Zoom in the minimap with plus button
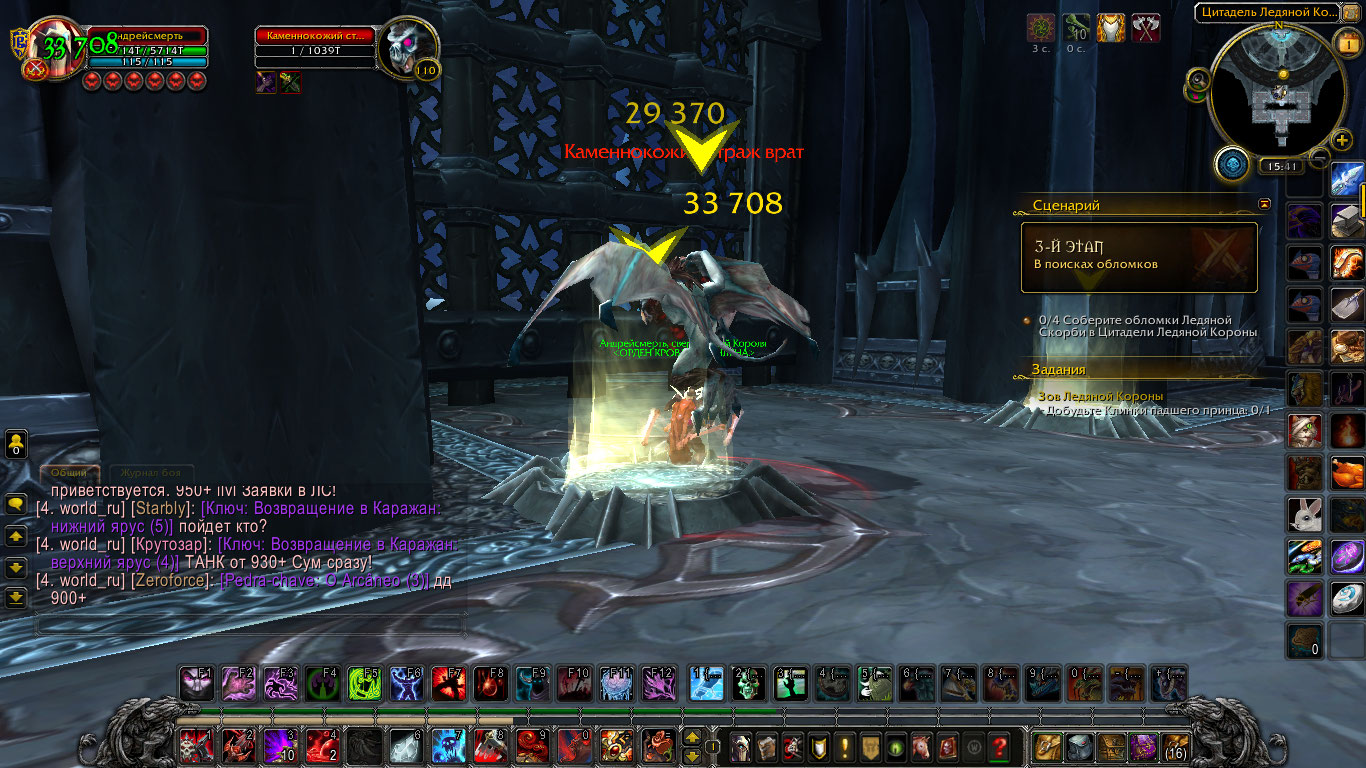This screenshot has width=1366, height=768. coord(1342,140)
